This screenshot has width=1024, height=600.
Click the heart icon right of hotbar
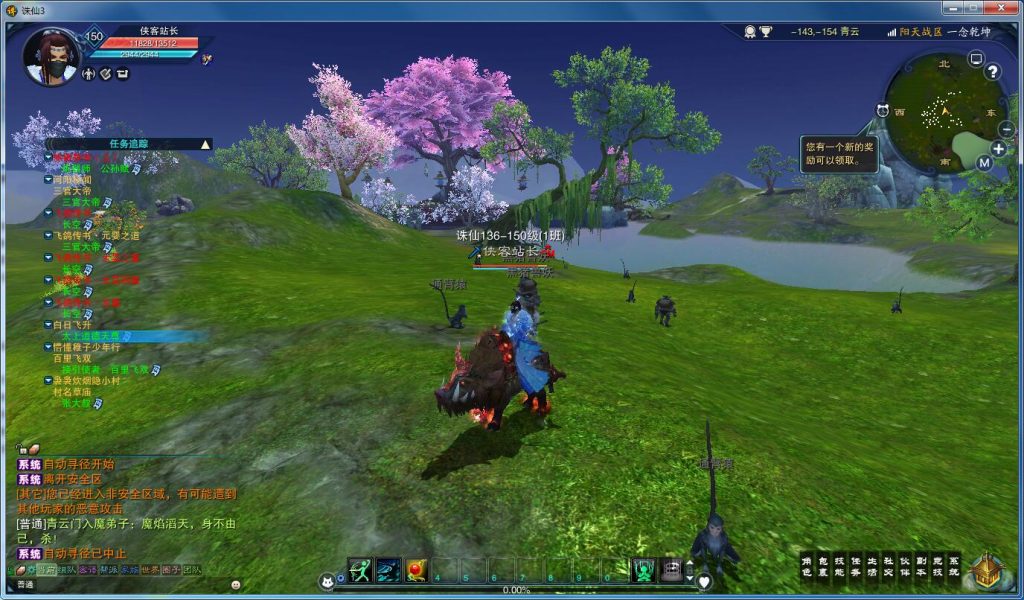(x=704, y=581)
